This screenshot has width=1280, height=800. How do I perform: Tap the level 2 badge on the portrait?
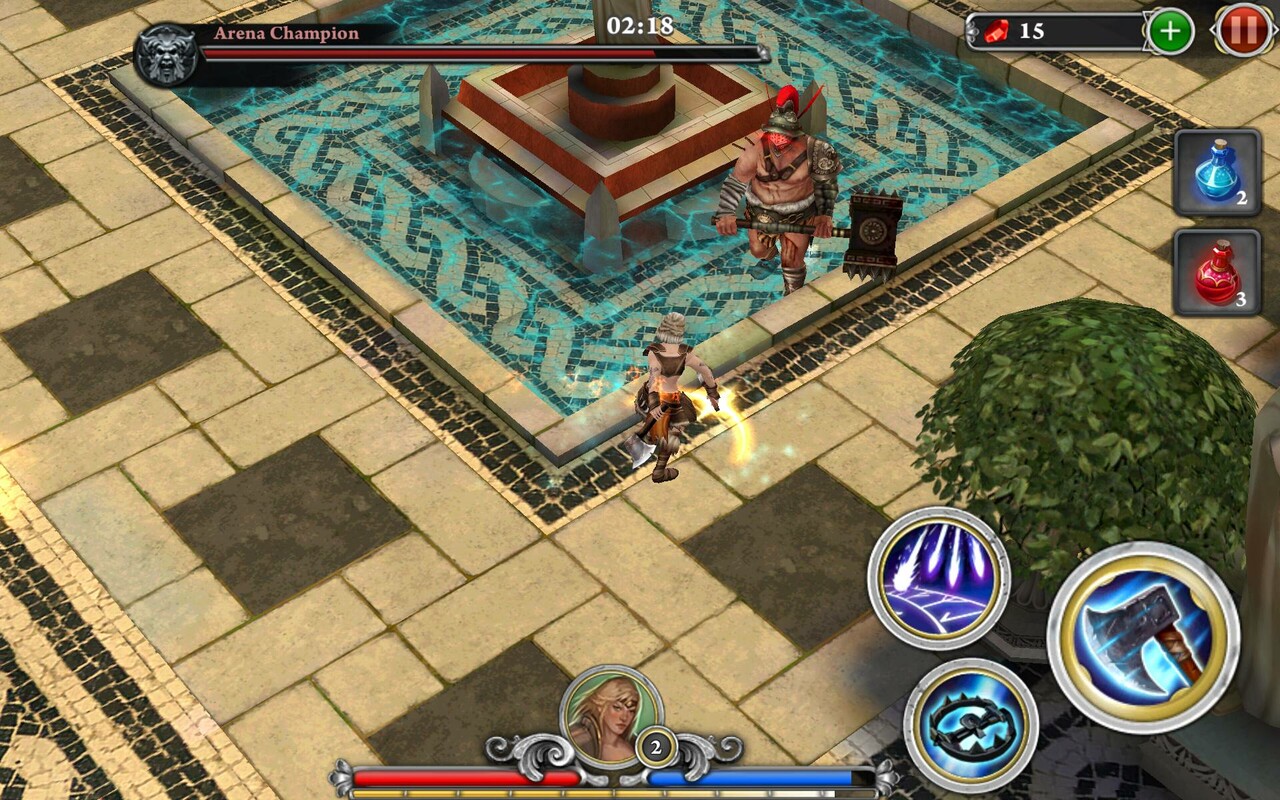point(655,745)
